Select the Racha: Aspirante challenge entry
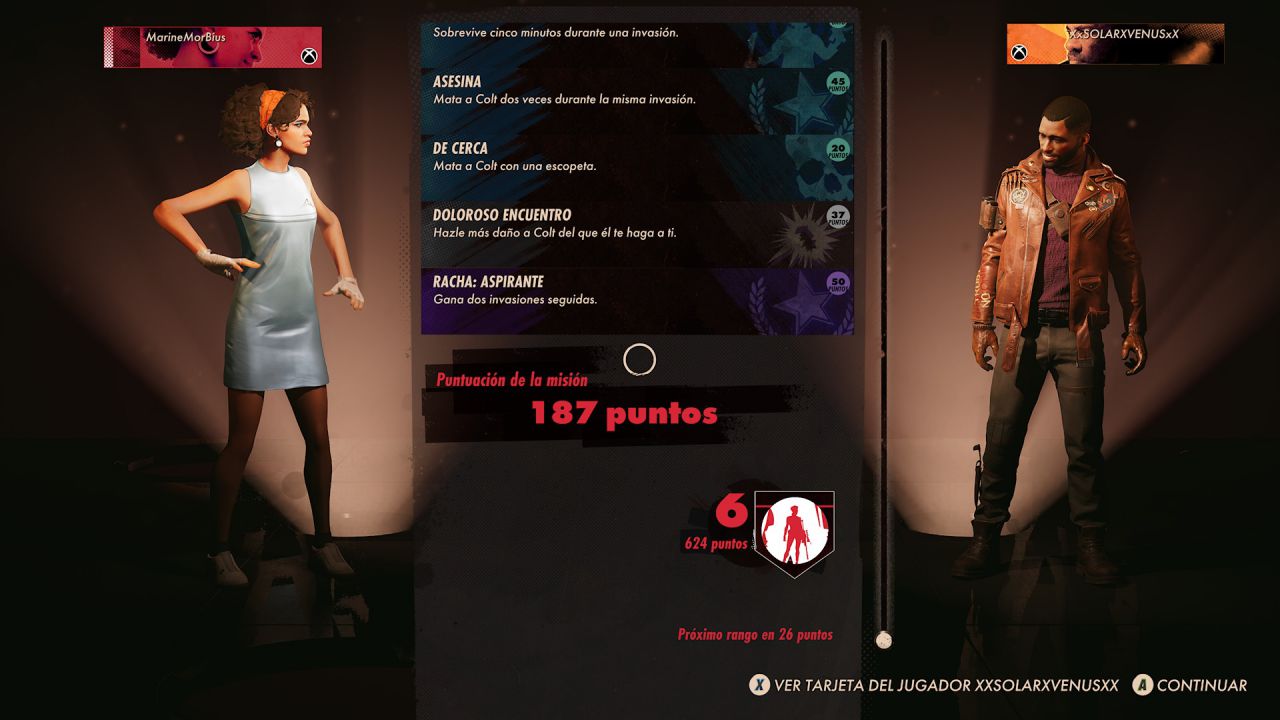 tap(600, 290)
